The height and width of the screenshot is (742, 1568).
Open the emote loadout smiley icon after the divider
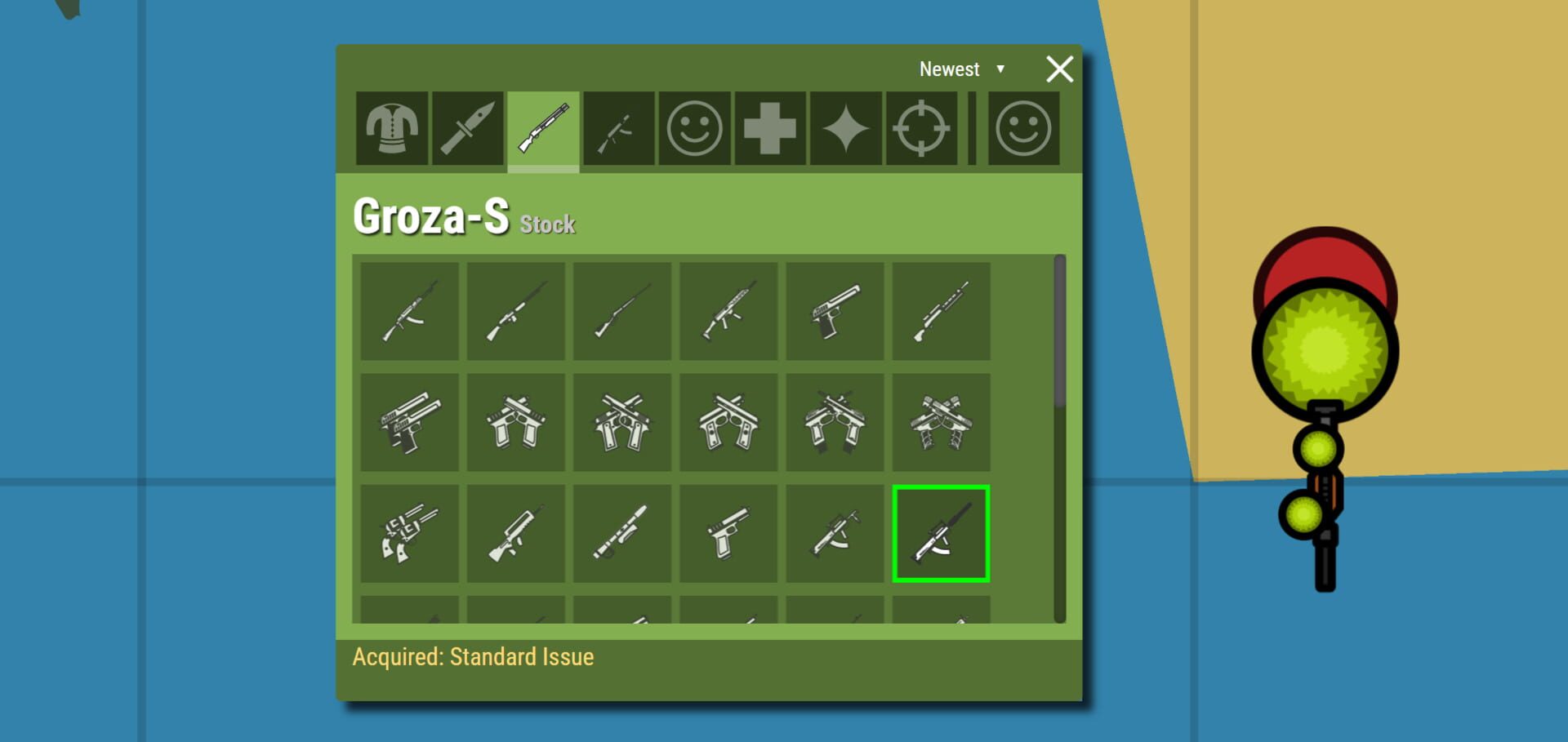click(1022, 128)
